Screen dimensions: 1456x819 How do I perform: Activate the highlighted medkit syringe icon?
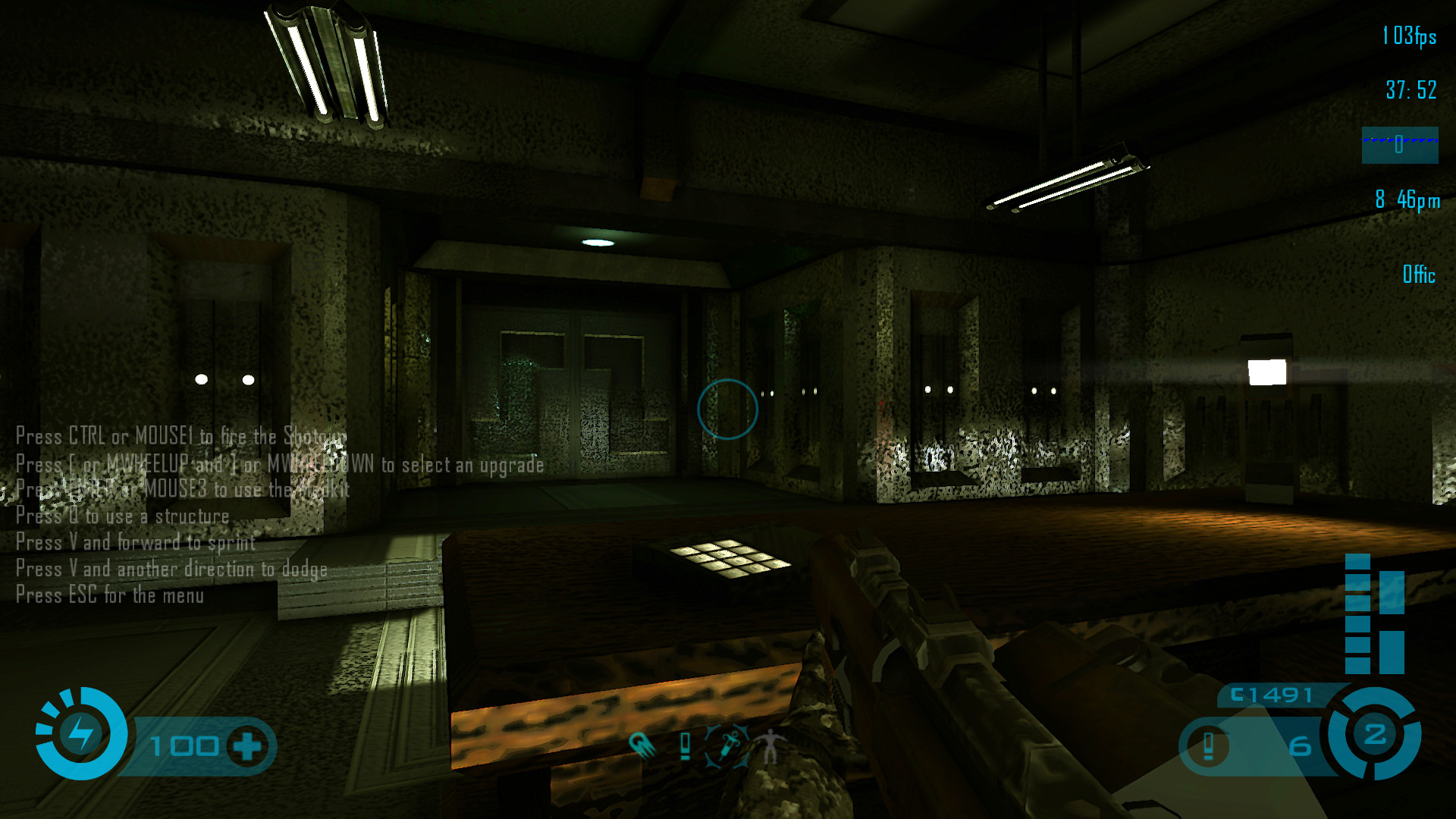pyautogui.click(x=728, y=746)
